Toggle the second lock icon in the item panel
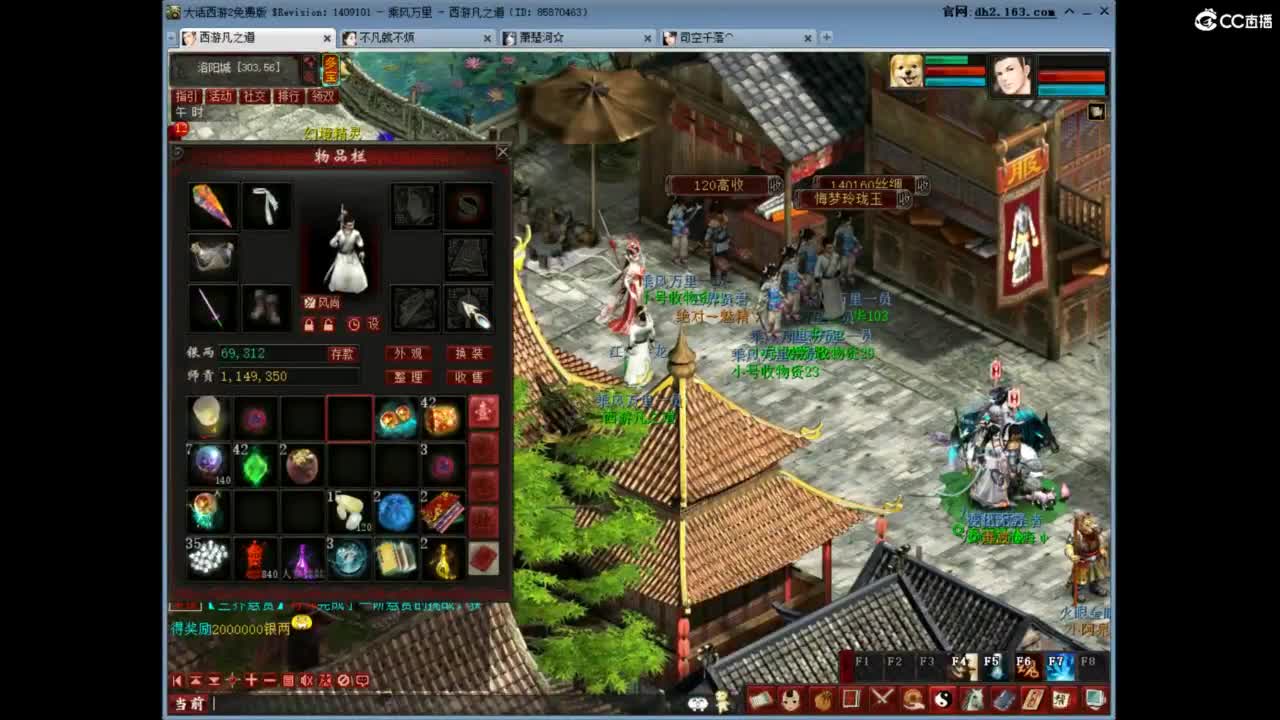 click(x=328, y=324)
